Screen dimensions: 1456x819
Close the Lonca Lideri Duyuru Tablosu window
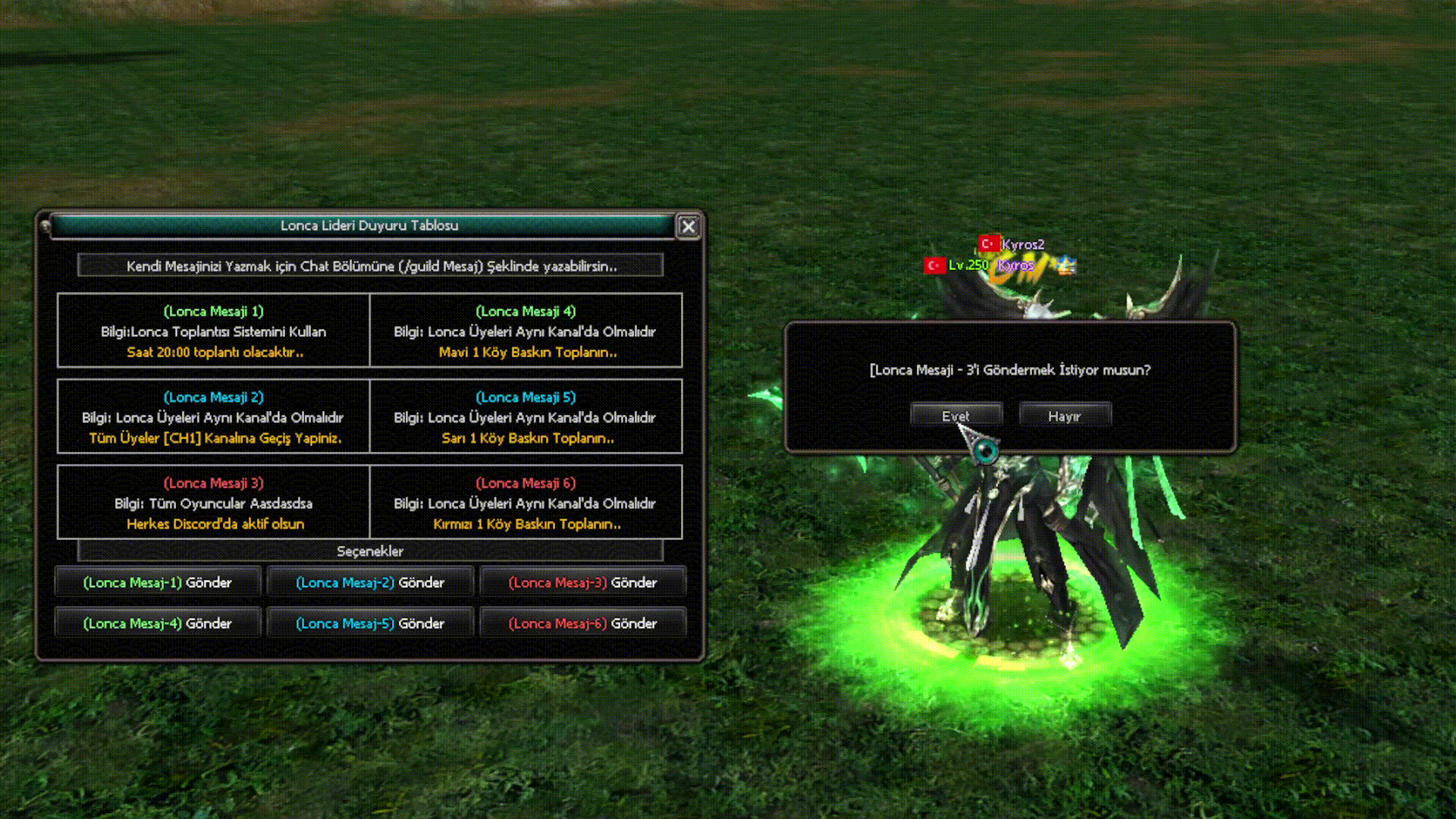click(688, 226)
